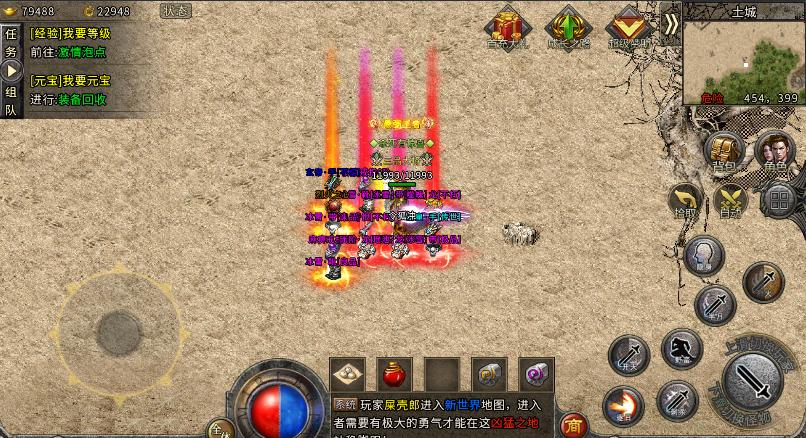Open the 超级 sponsor chevron icon
Viewport: 806px width, 438px height.
[628, 27]
